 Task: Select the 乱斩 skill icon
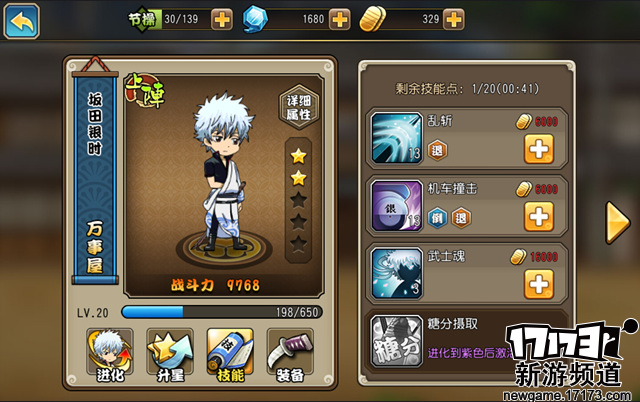coord(397,137)
